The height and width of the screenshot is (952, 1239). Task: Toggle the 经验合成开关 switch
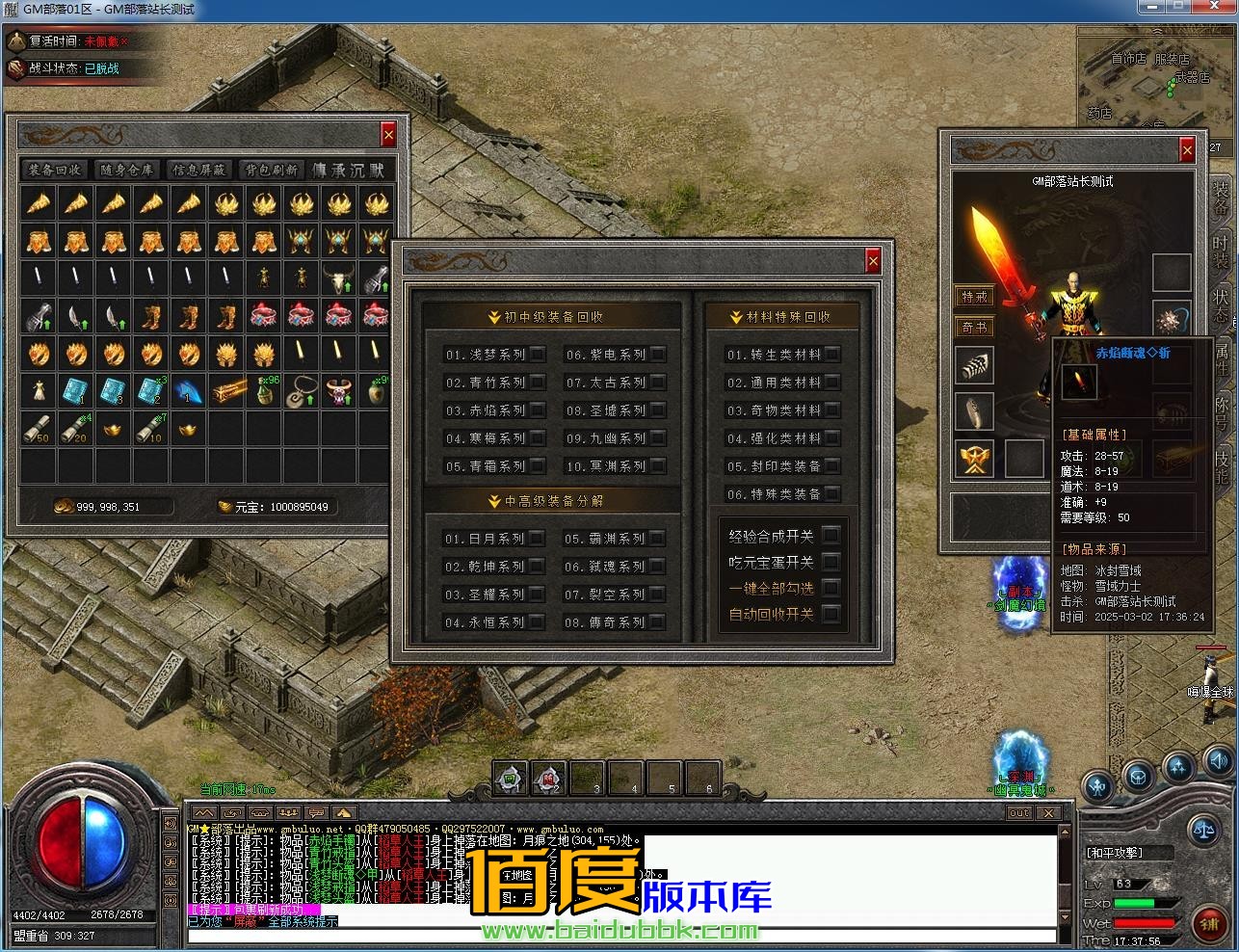pos(830,536)
